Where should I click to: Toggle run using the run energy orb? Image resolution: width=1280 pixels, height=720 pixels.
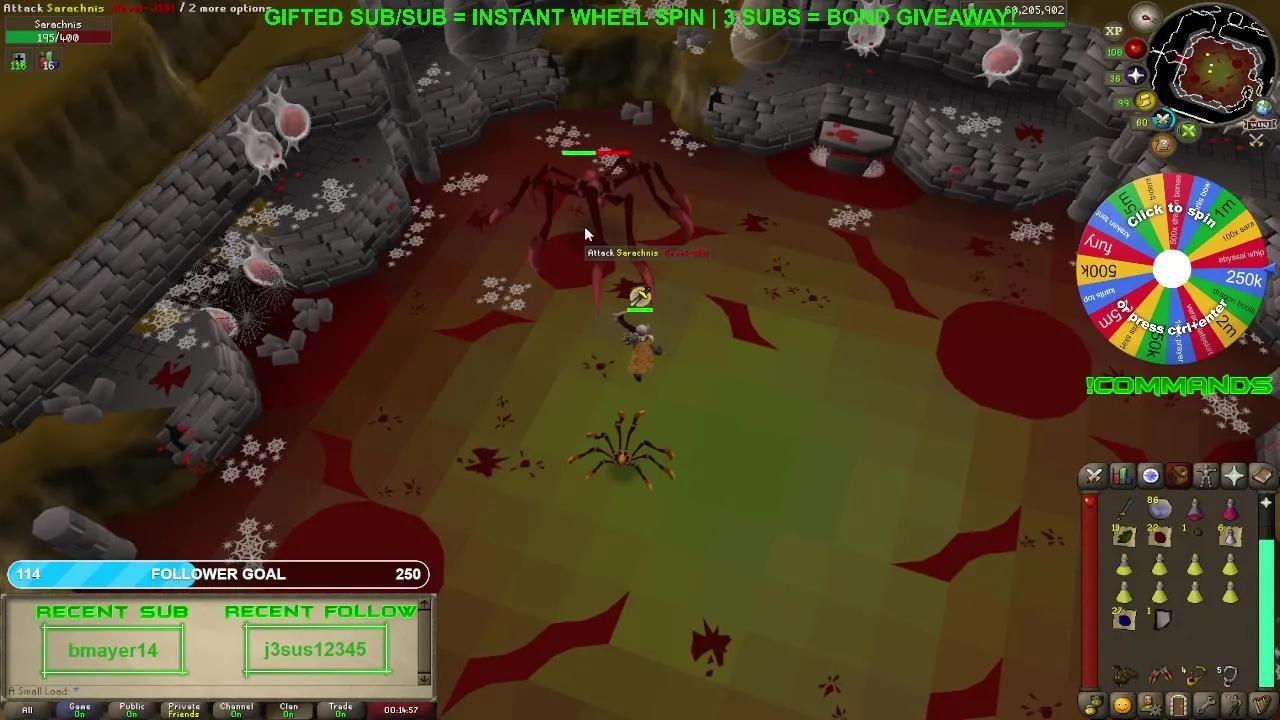tap(1143, 99)
